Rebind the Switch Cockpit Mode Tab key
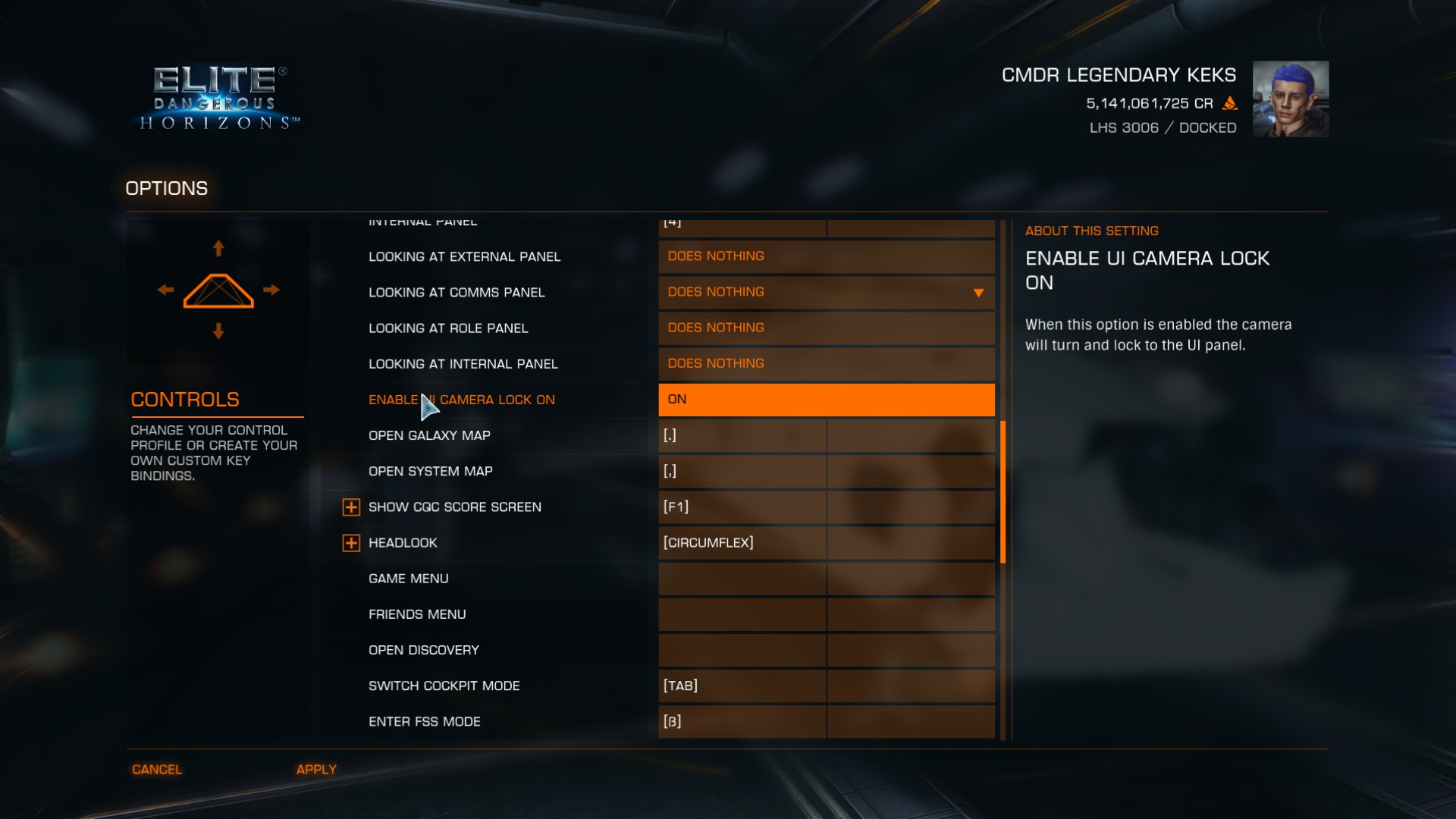The width and height of the screenshot is (1456, 819). point(742,686)
